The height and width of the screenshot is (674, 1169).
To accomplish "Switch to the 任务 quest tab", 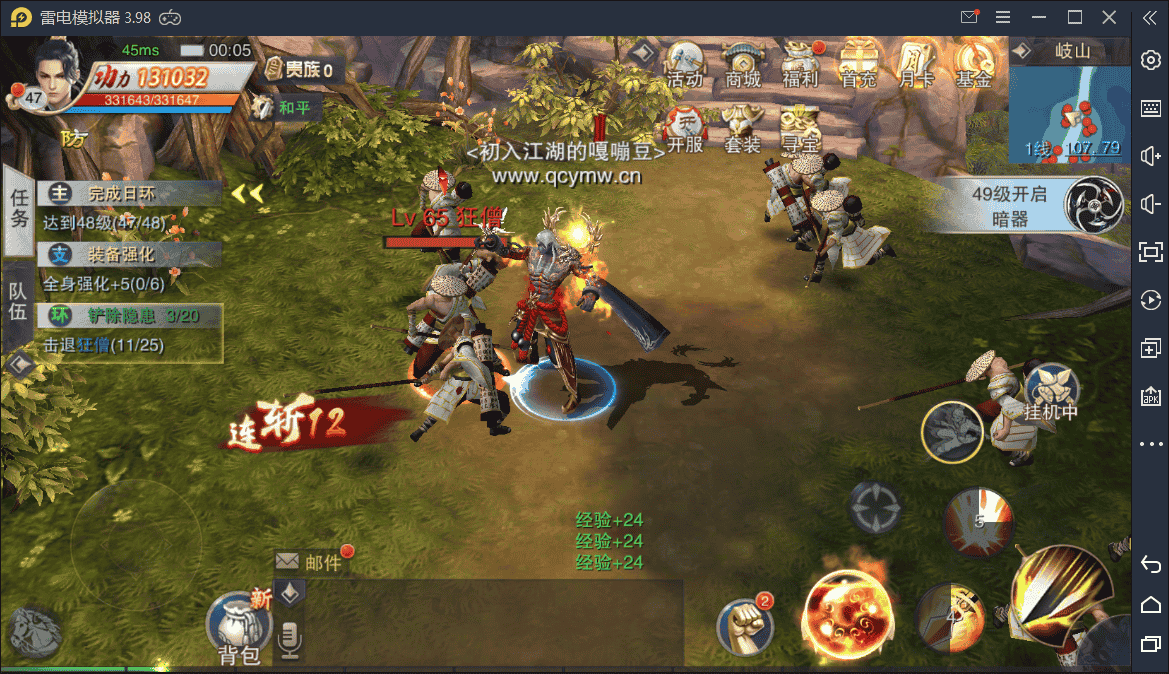I will click(19, 209).
